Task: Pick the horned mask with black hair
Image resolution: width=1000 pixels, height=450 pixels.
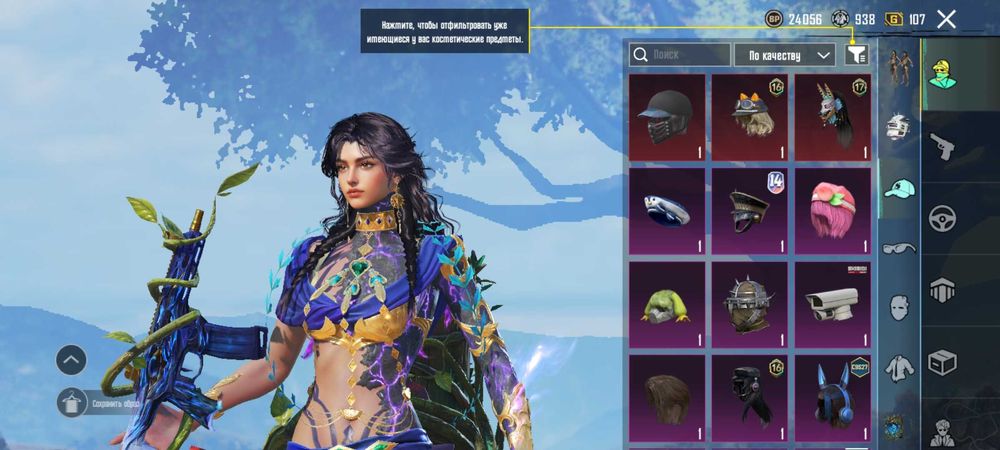Action: tap(832, 118)
